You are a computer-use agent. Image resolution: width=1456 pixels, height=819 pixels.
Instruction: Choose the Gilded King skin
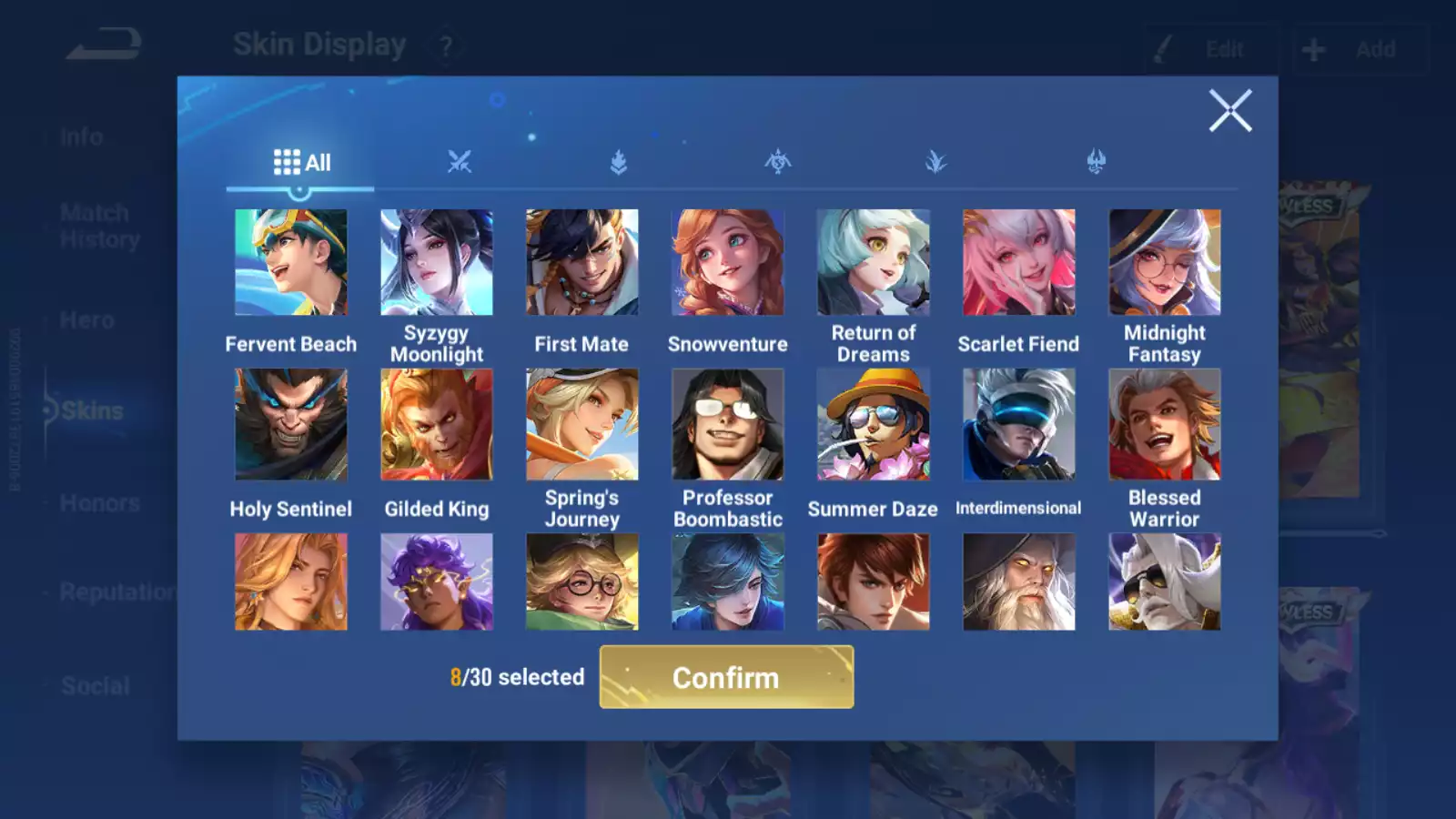point(437,424)
